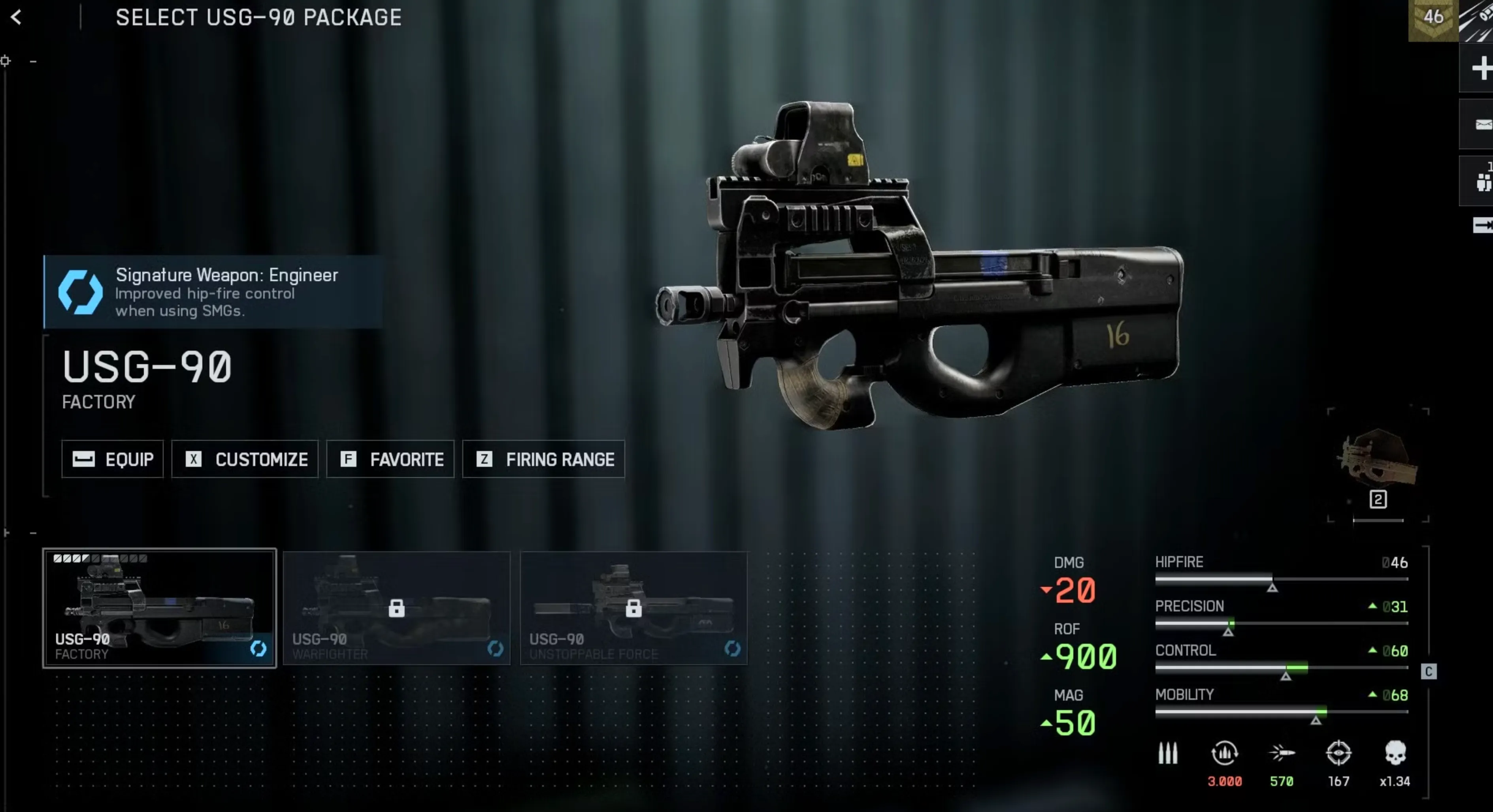Select the USG-90 Unstoppable Force card

point(634,608)
